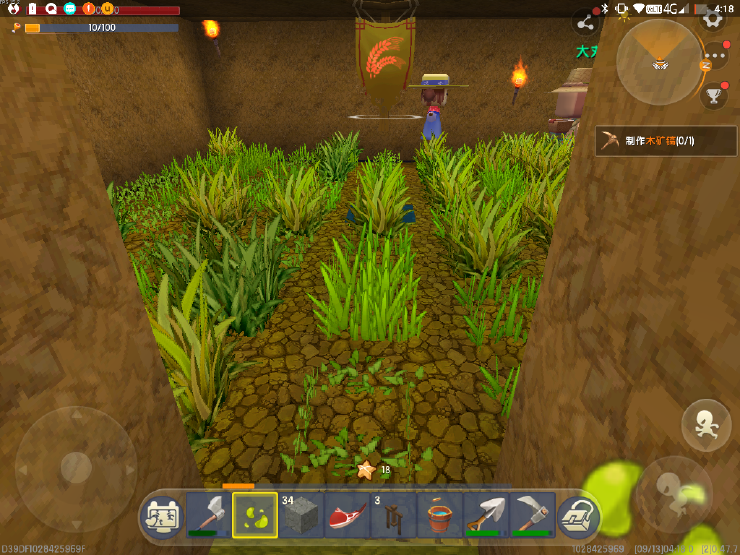
Task: Open the backpack inventory button
Action: (x=577, y=516)
